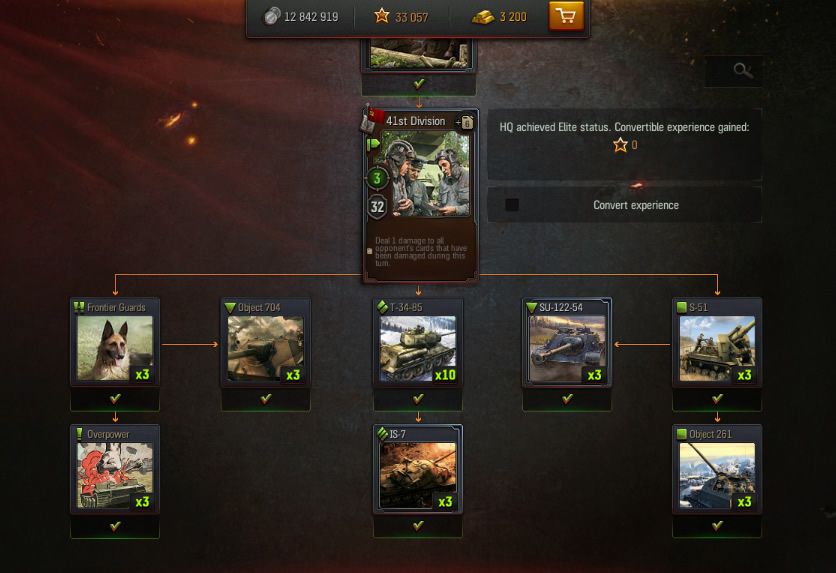Select the IS-7 heavy tank card
The height and width of the screenshot is (573, 836).
pos(418,469)
